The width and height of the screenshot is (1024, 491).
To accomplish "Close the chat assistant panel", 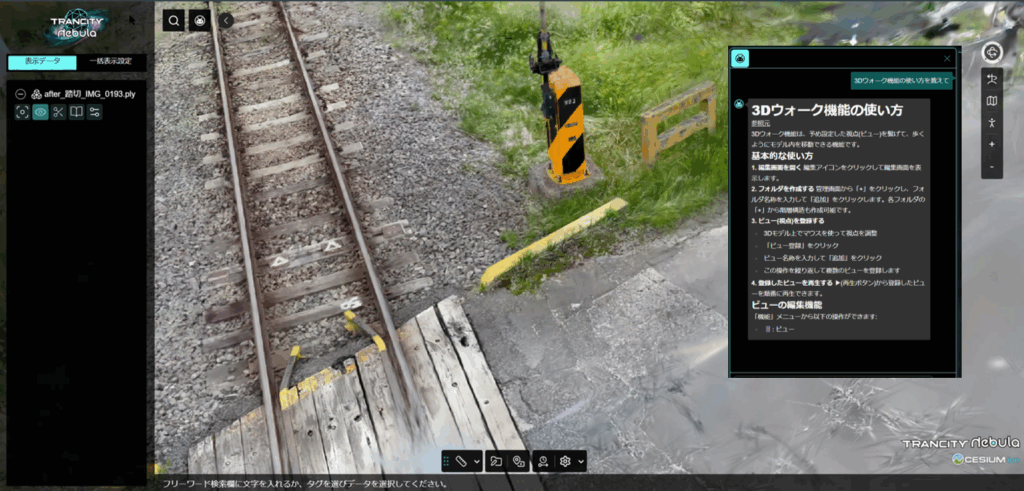I will (x=947, y=59).
